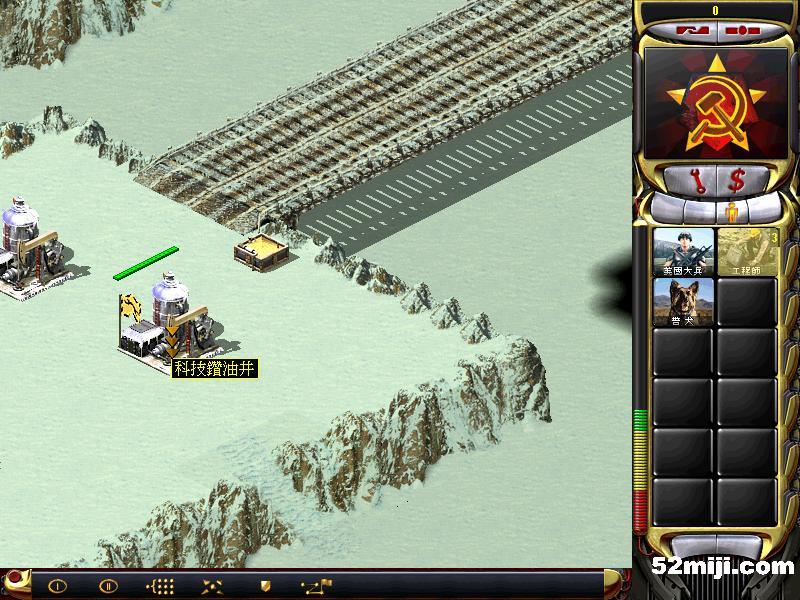This screenshot has height=600, width=800.
Task: Train an attack dog from the sidebar
Action: (684, 301)
